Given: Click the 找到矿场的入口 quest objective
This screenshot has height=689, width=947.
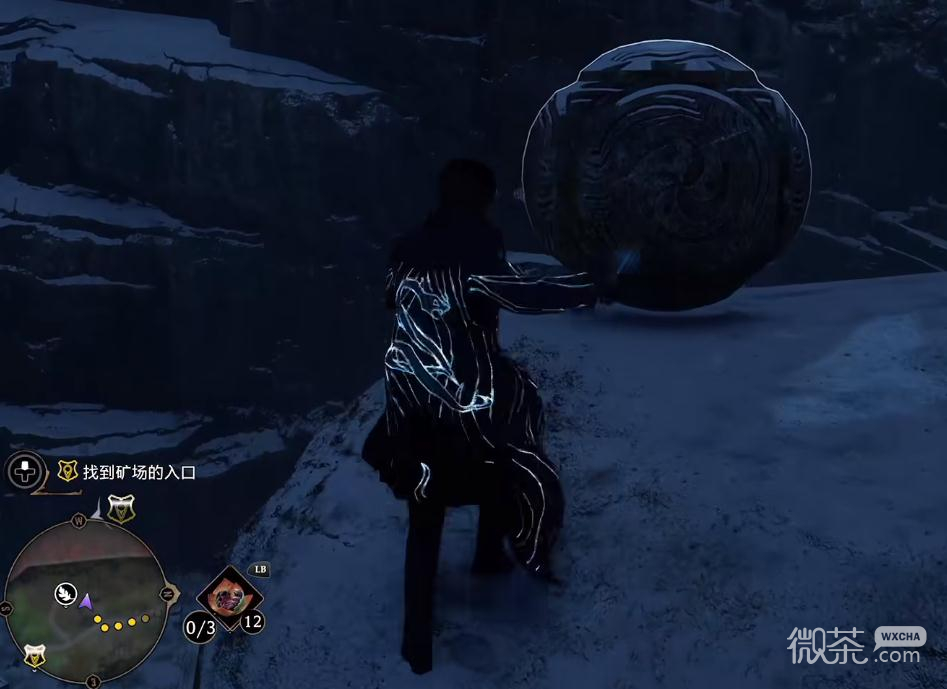Looking at the screenshot, I should [x=139, y=472].
